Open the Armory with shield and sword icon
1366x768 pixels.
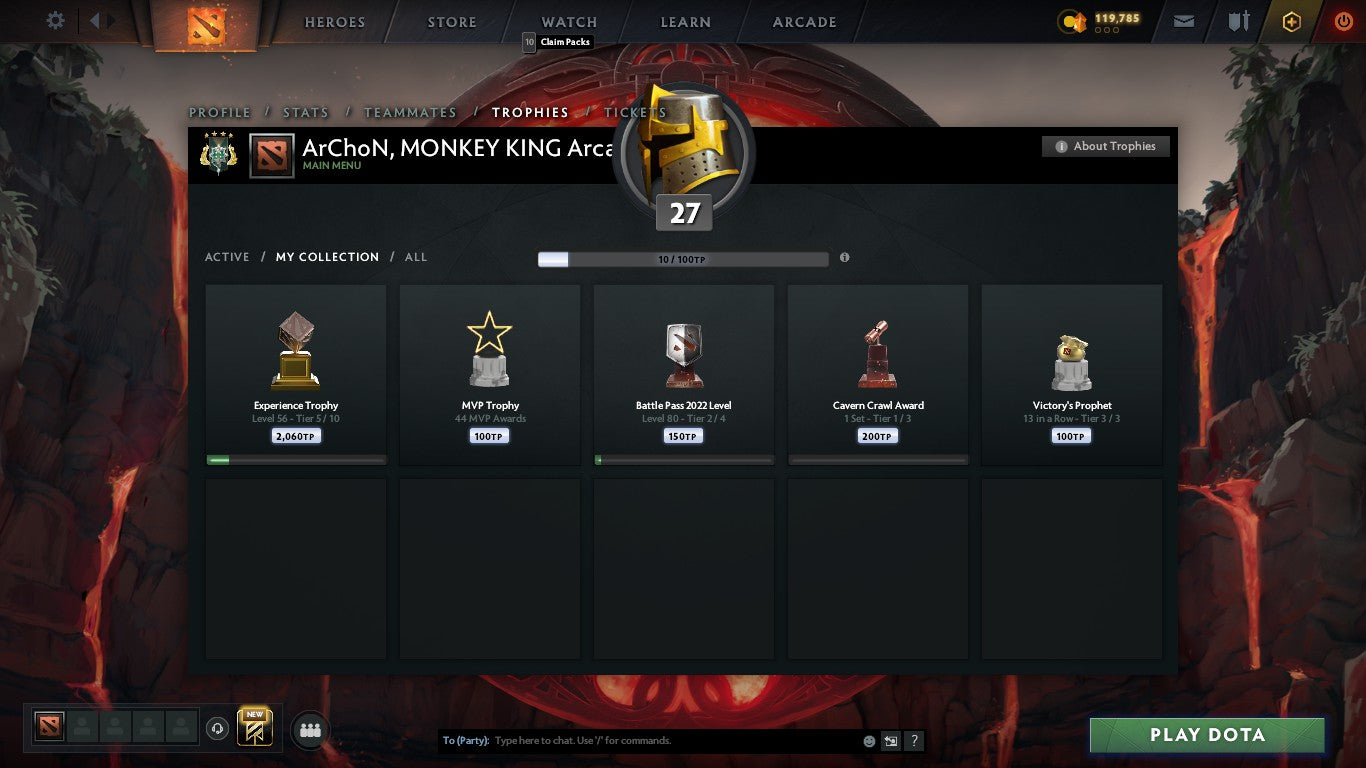tap(1240, 19)
